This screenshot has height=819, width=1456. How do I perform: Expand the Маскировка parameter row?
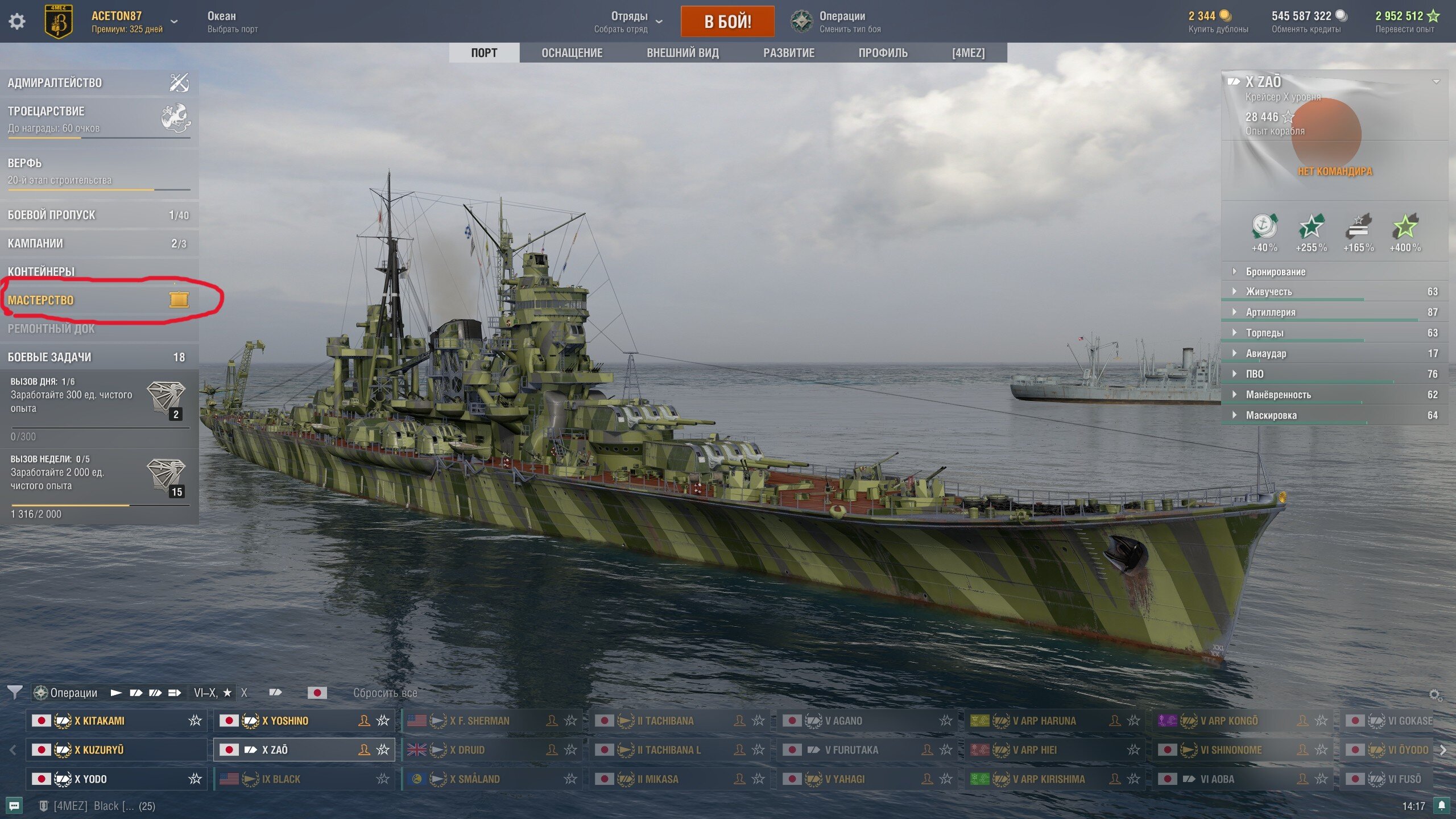1271,415
